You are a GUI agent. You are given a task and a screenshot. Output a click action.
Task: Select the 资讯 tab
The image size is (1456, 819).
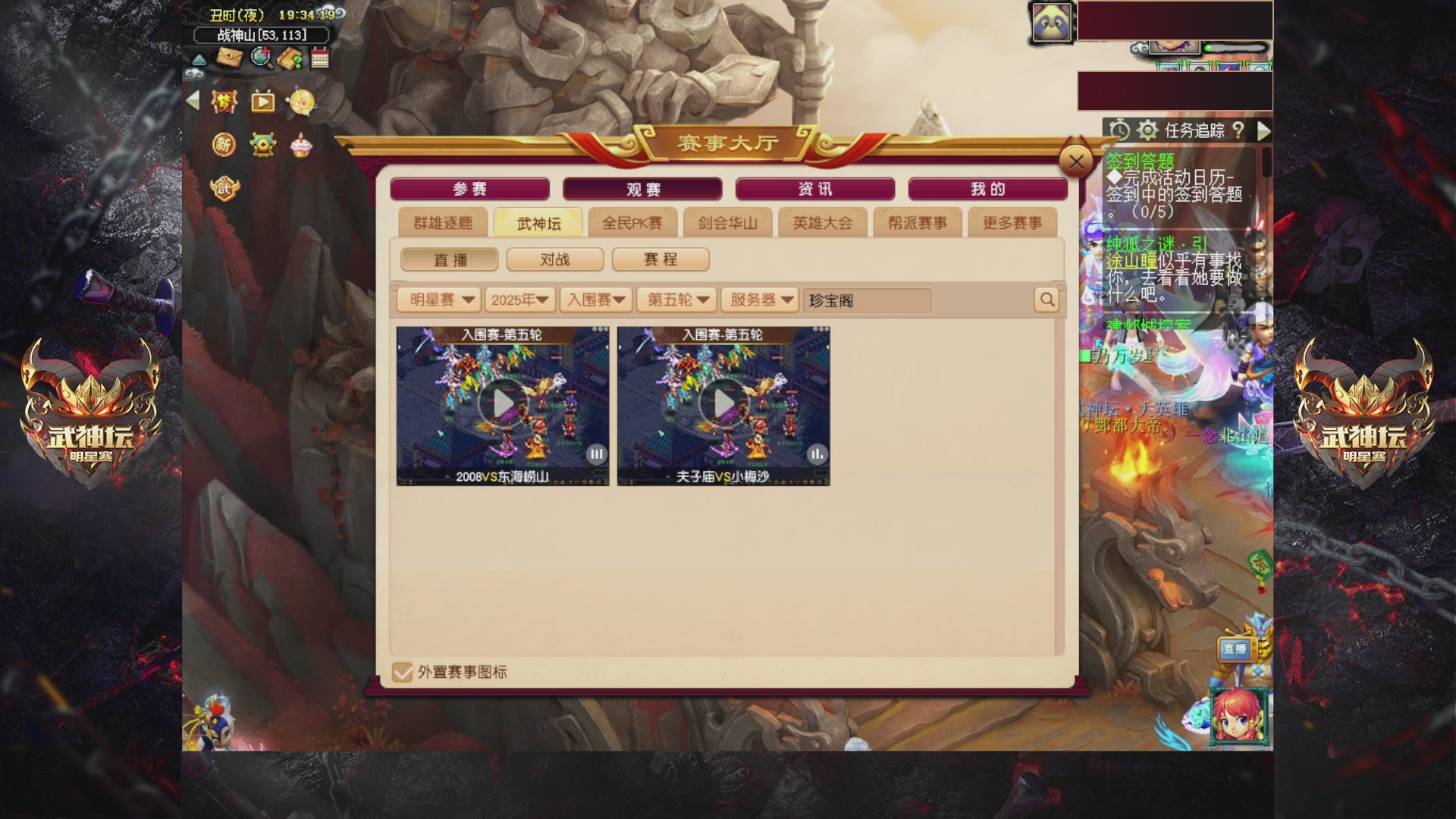(815, 189)
